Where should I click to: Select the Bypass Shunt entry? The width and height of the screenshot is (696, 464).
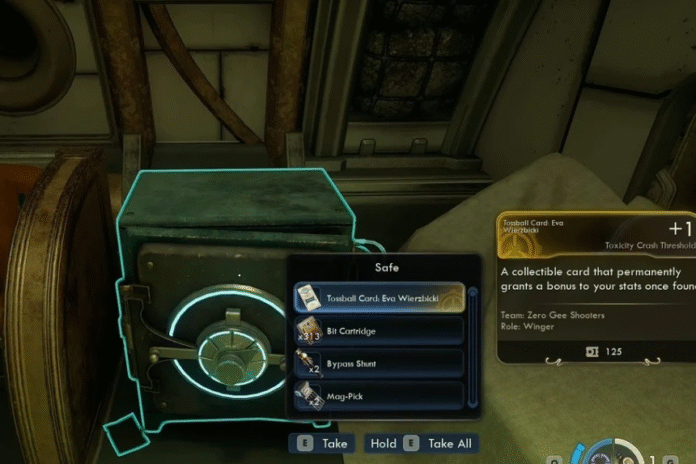point(378,362)
